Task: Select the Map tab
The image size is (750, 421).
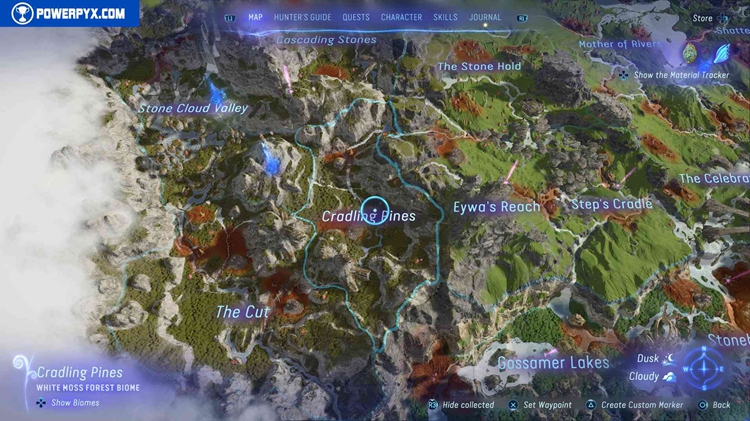Action: (x=255, y=17)
